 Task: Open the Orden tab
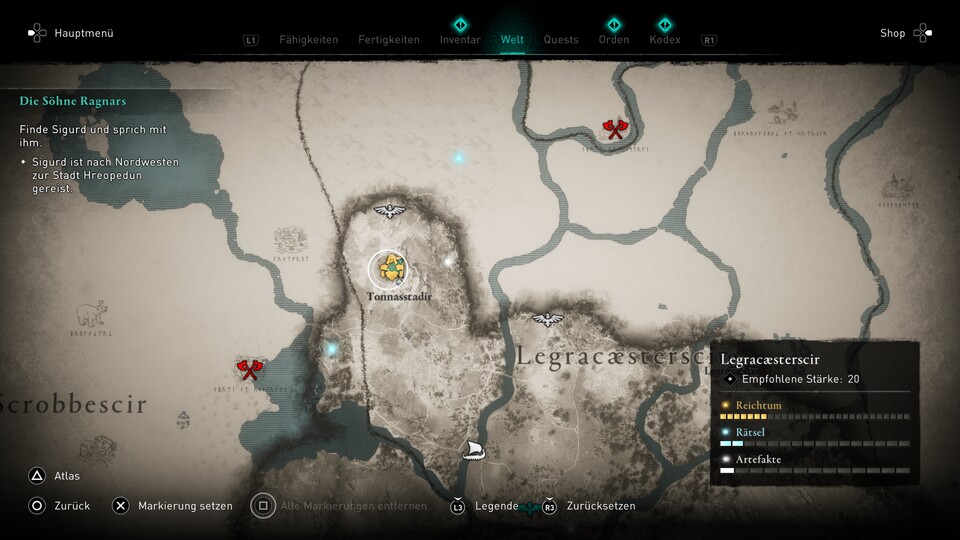614,40
